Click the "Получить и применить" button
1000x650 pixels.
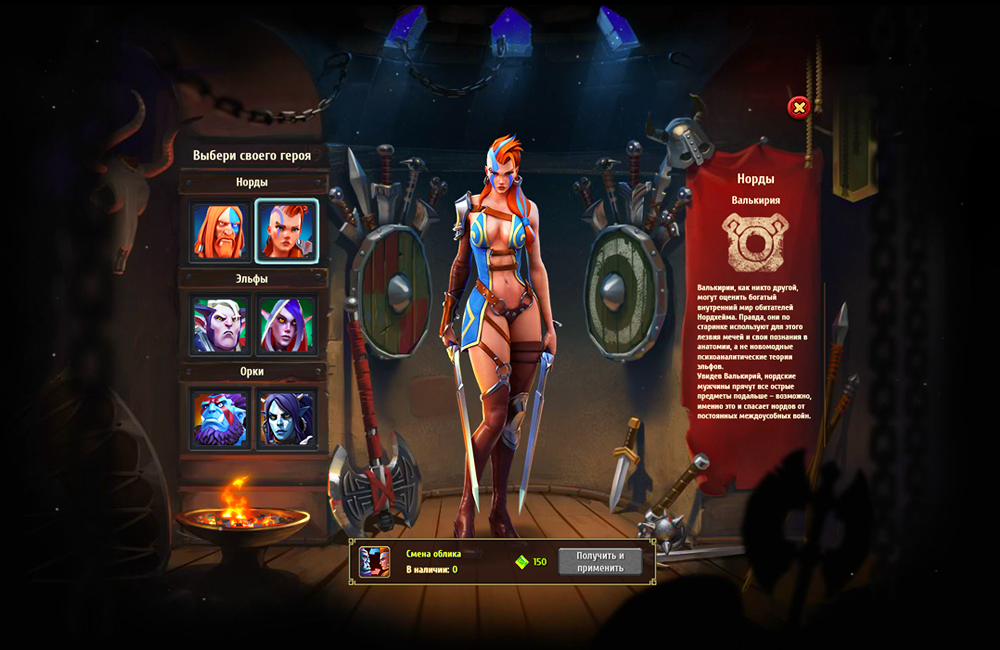pos(600,562)
